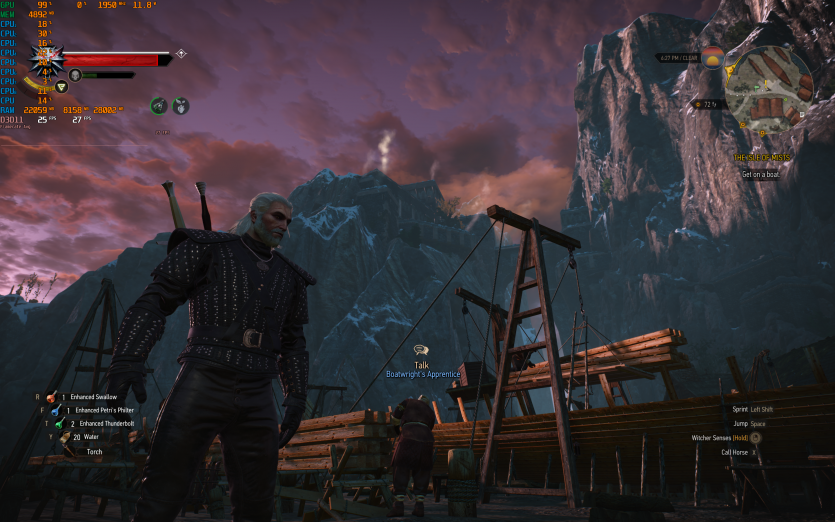This screenshot has width=835, height=522.
Task: Select the Water quick slot
Action: pos(64,437)
